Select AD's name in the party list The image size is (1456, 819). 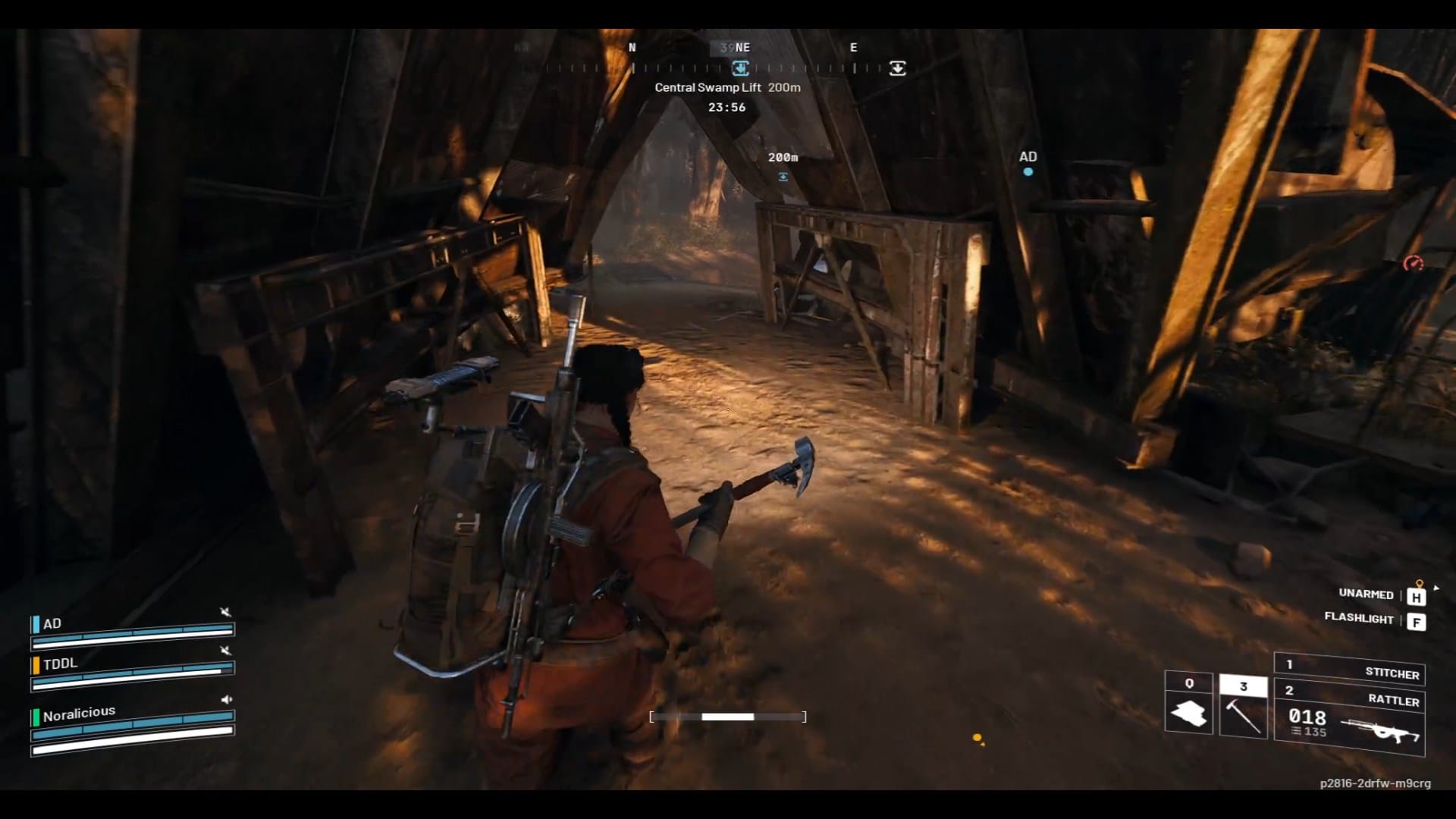click(53, 623)
